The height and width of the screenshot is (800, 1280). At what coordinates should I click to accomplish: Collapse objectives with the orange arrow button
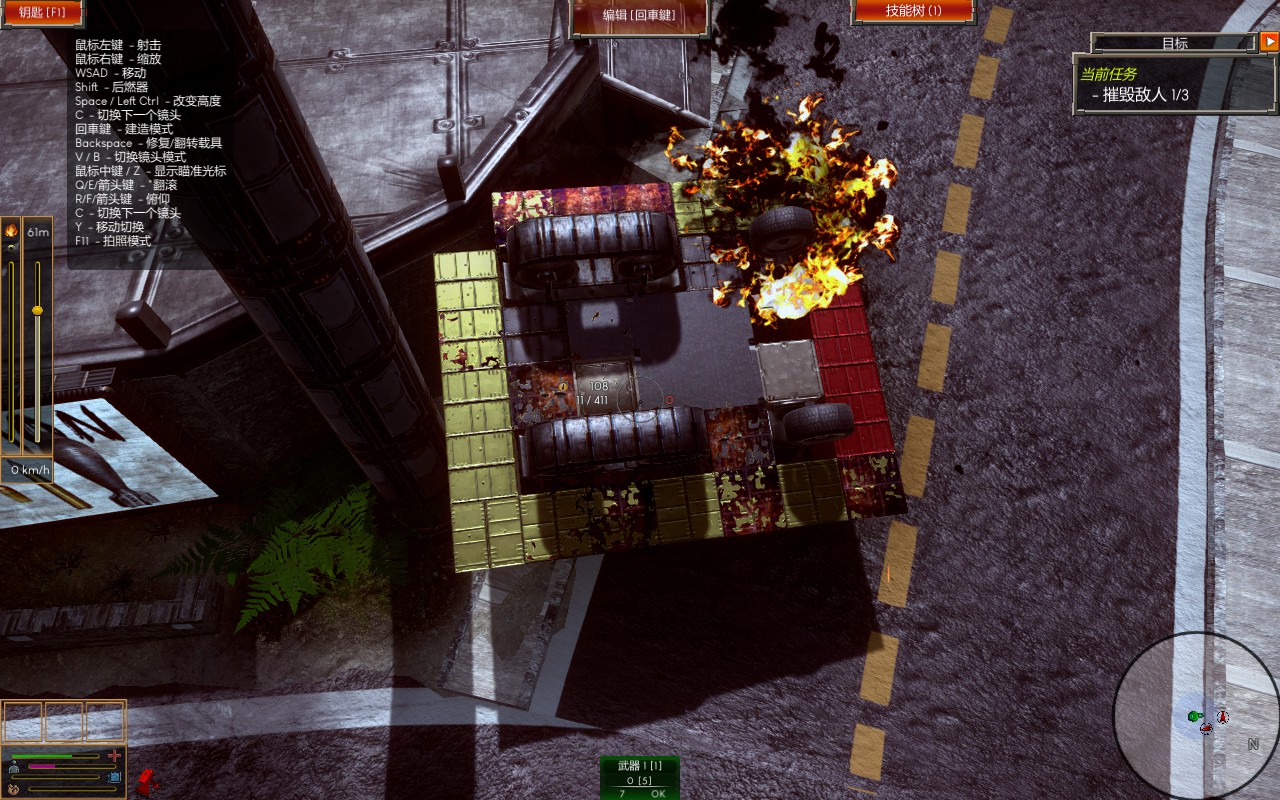[1269, 42]
